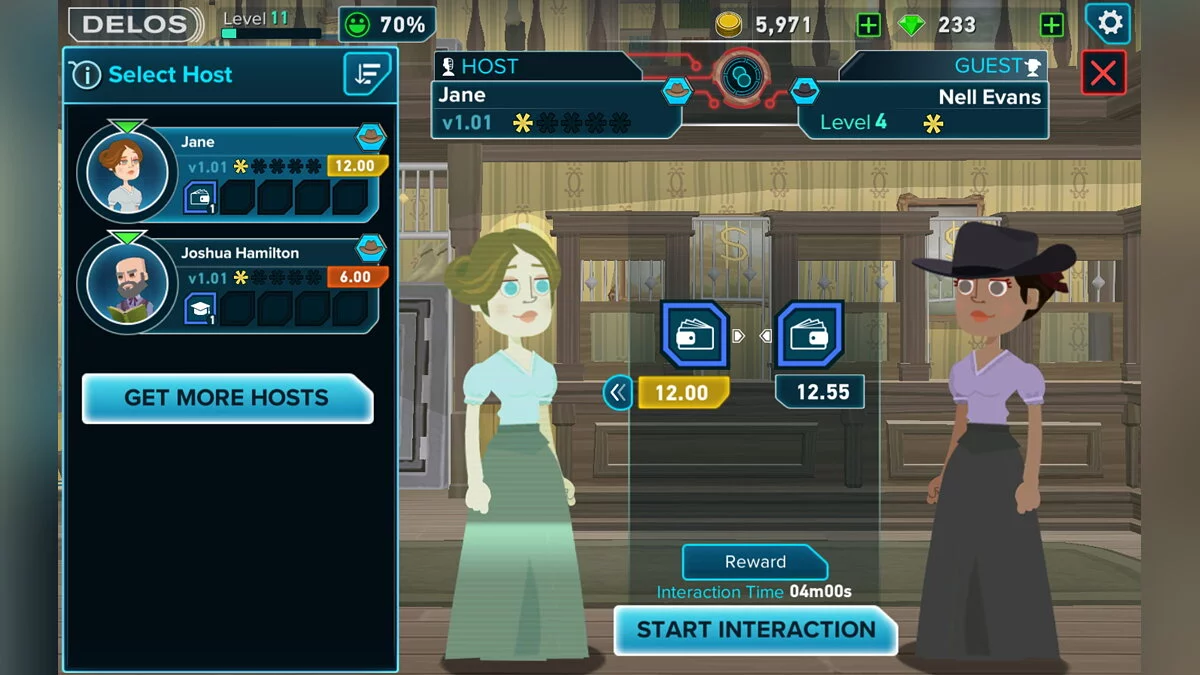Select the host's wallet skill icon
The width and height of the screenshot is (1200, 675).
tap(693, 335)
